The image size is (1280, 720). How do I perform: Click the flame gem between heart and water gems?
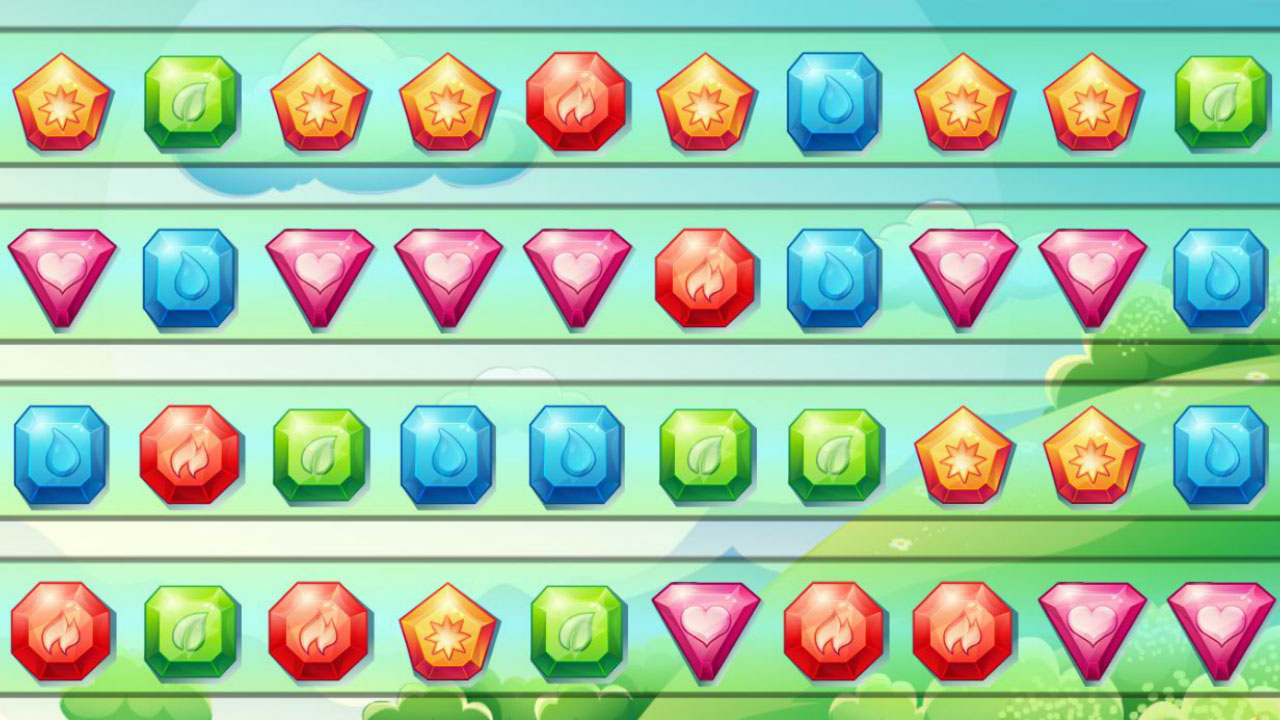(x=704, y=278)
